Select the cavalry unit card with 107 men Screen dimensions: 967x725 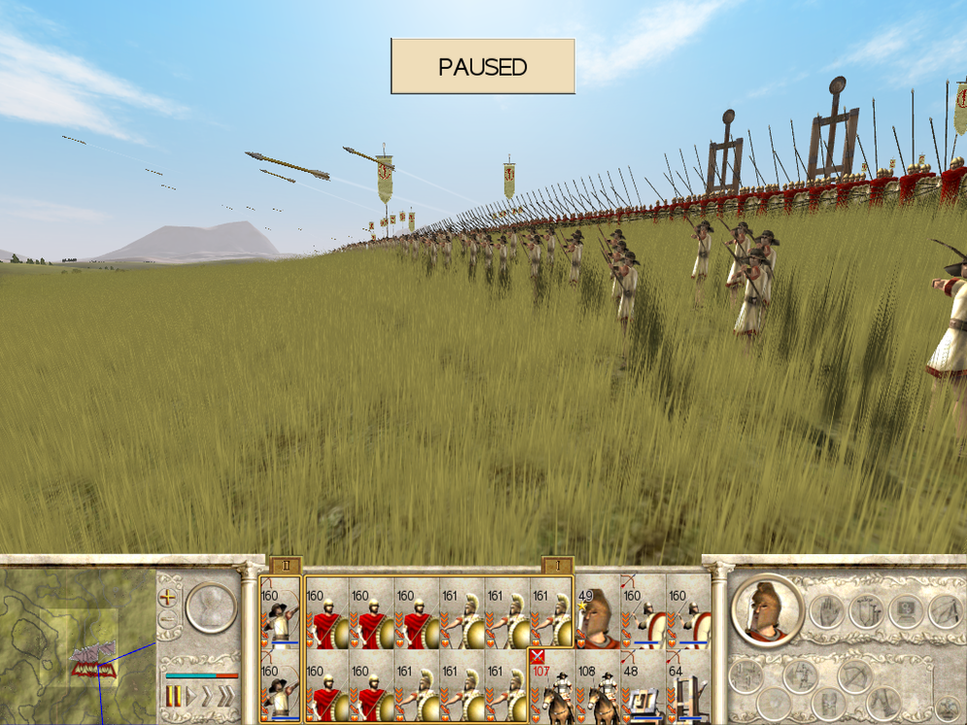(551, 686)
